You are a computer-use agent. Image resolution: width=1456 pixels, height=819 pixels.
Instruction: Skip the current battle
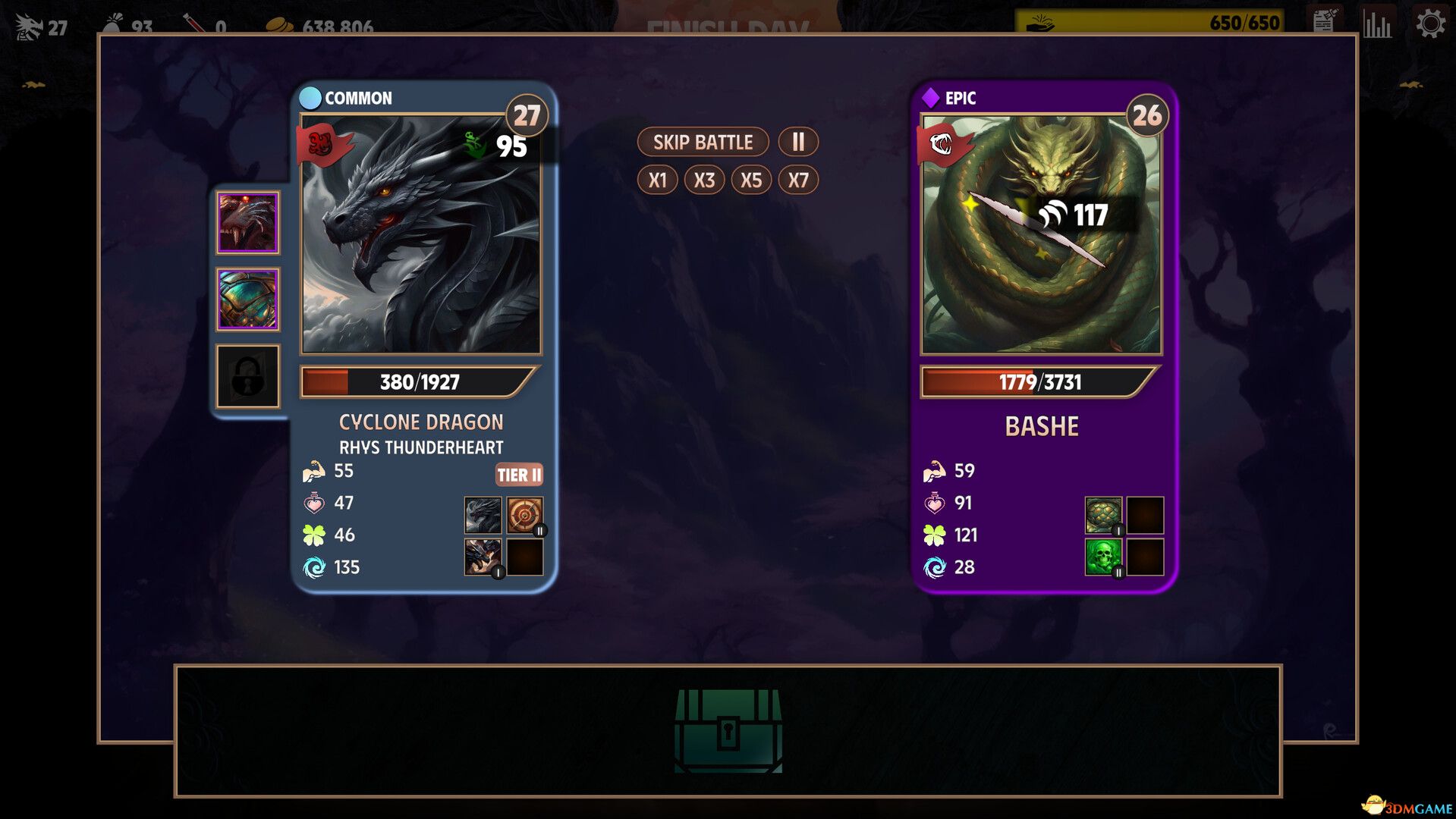tap(703, 142)
